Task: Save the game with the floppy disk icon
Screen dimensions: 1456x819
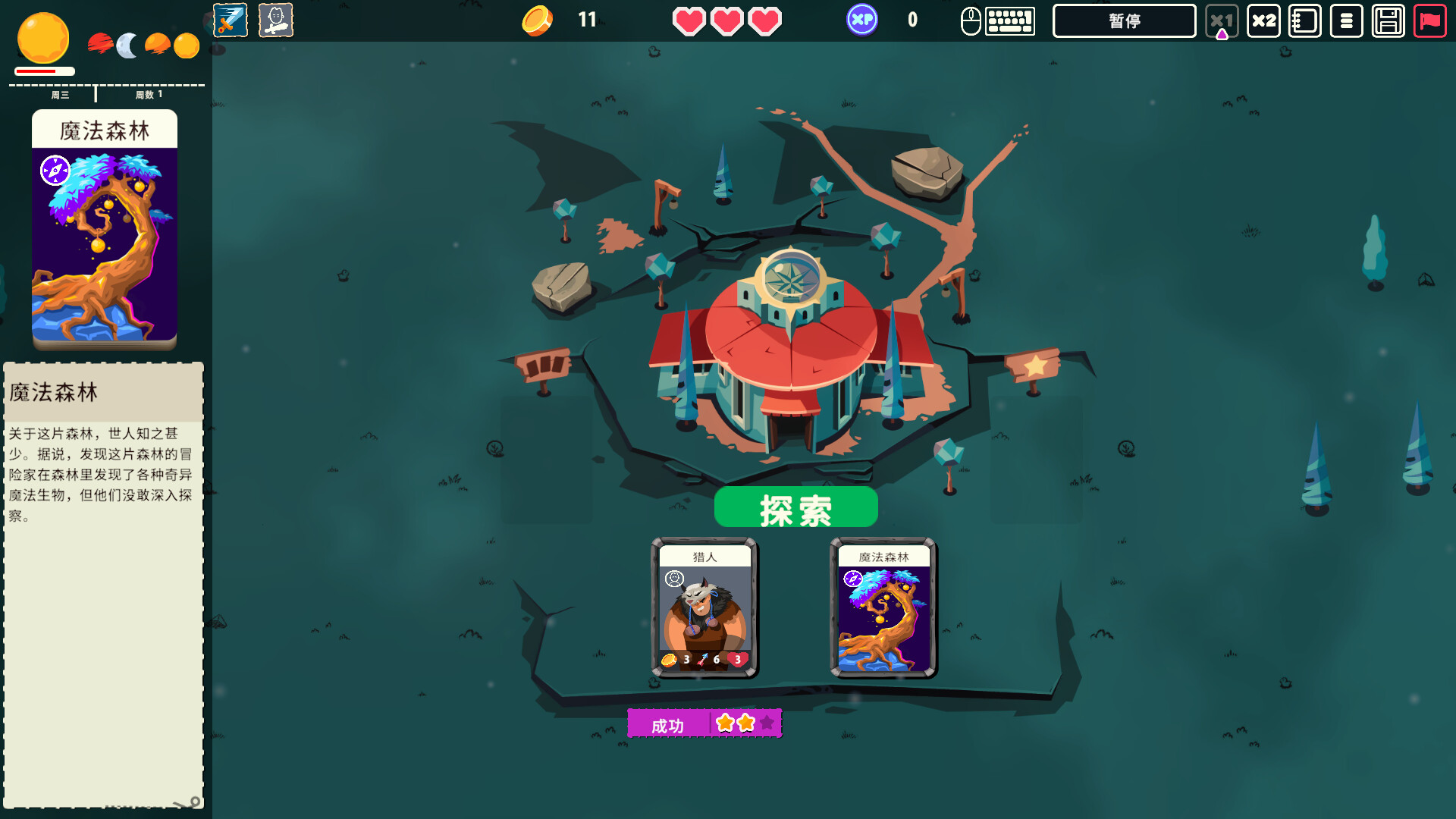Action: [x=1388, y=21]
